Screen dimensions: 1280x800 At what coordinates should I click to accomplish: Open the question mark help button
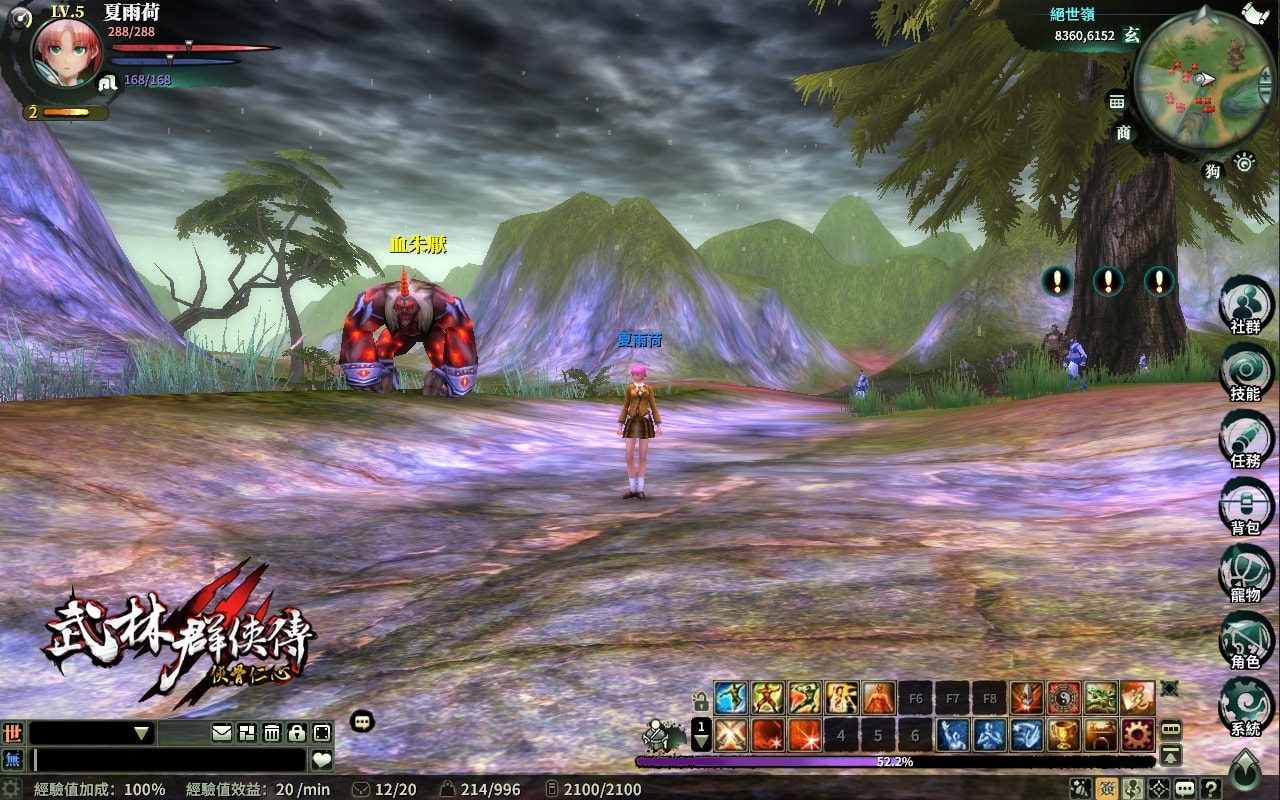(x=1211, y=788)
